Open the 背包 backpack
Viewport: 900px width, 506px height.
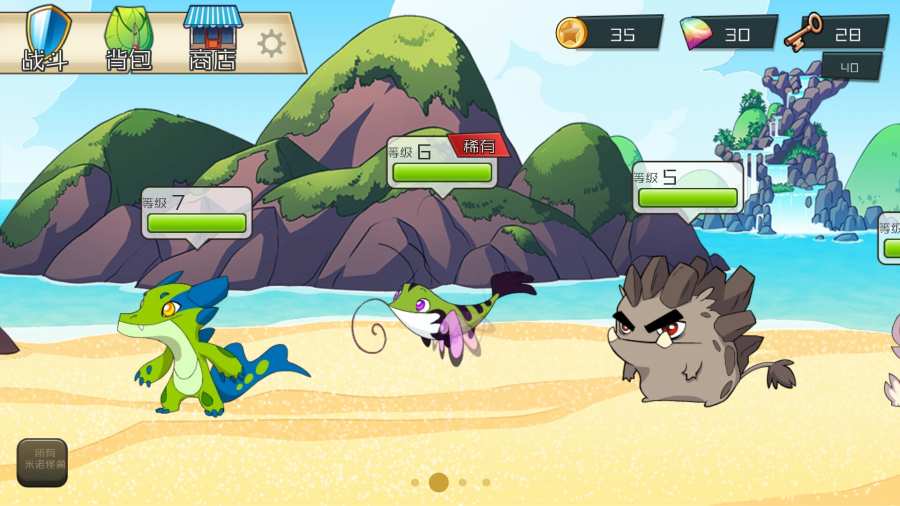click(129, 38)
